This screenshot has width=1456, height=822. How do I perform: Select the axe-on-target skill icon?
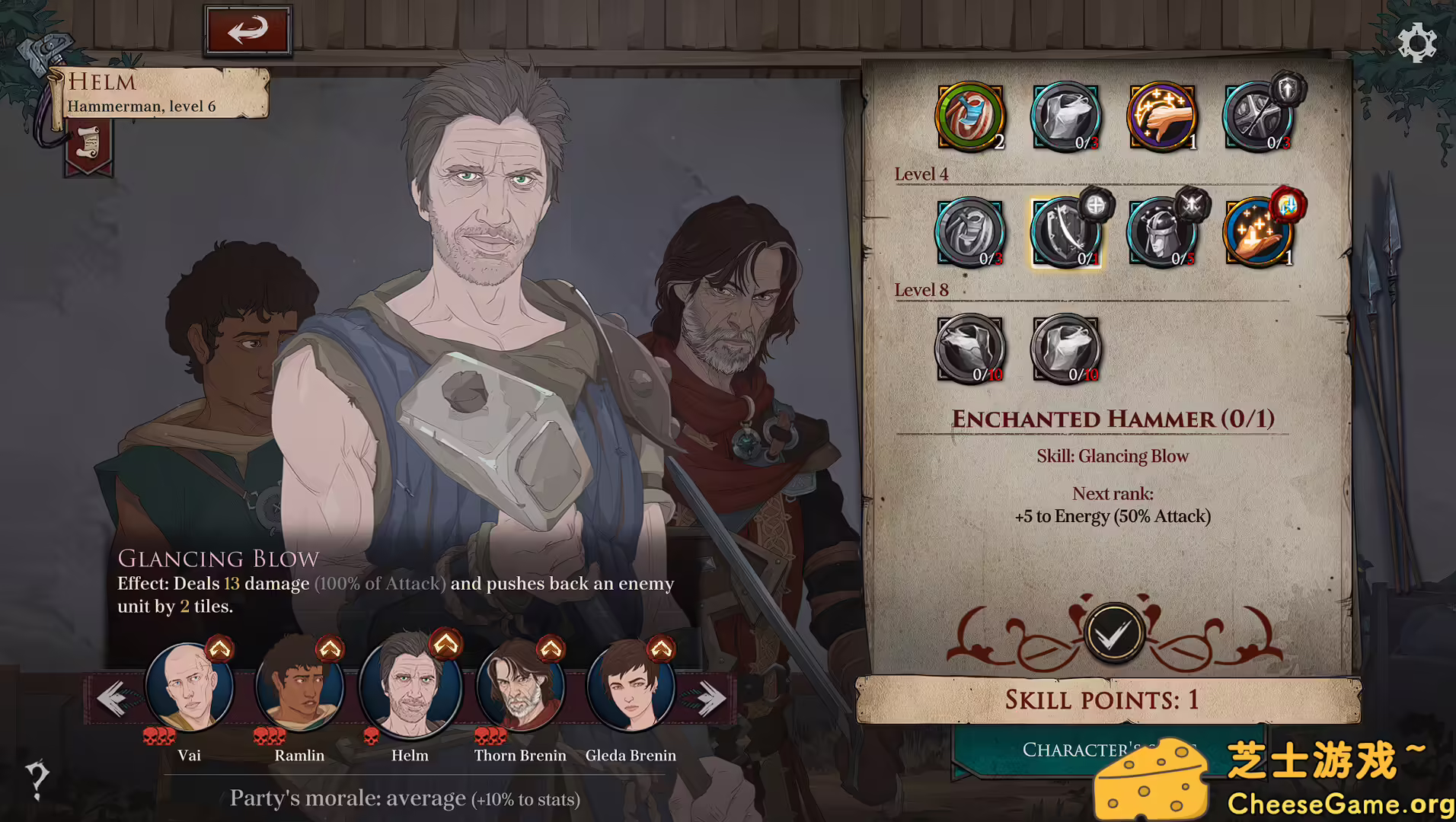tap(969, 116)
